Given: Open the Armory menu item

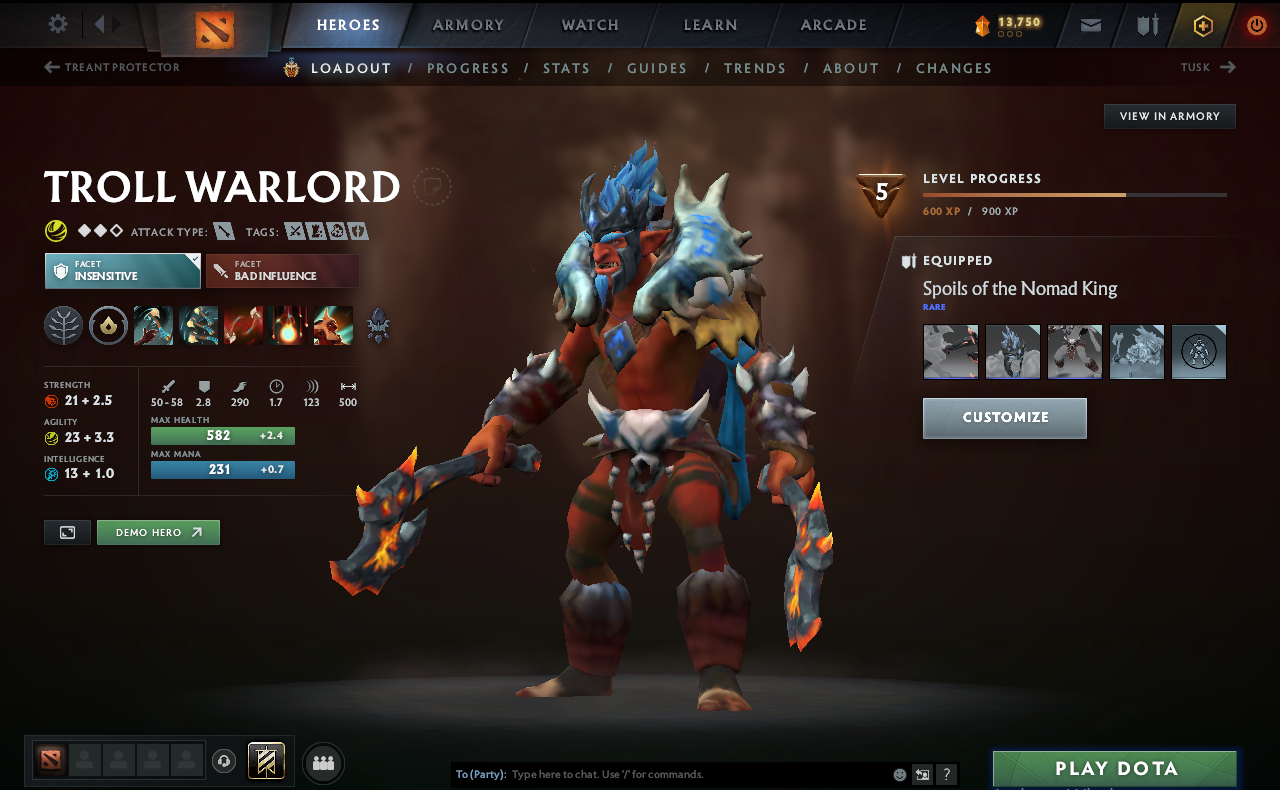Looking at the screenshot, I should pyautogui.click(x=467, y=25).
